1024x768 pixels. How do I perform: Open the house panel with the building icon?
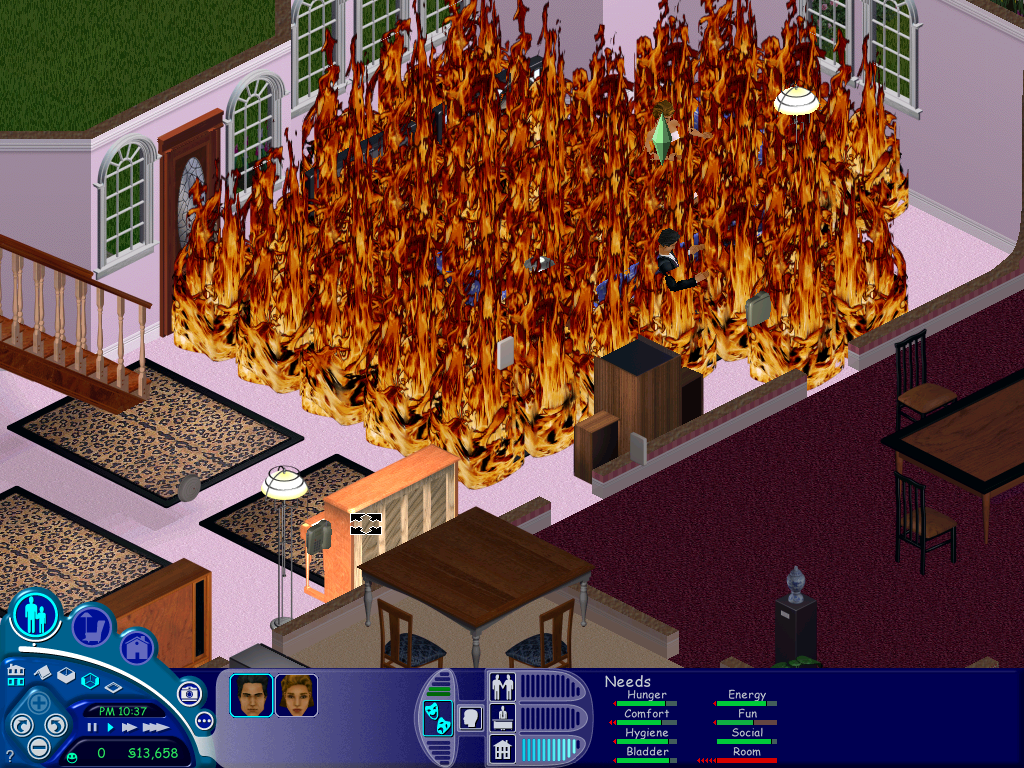502,748
